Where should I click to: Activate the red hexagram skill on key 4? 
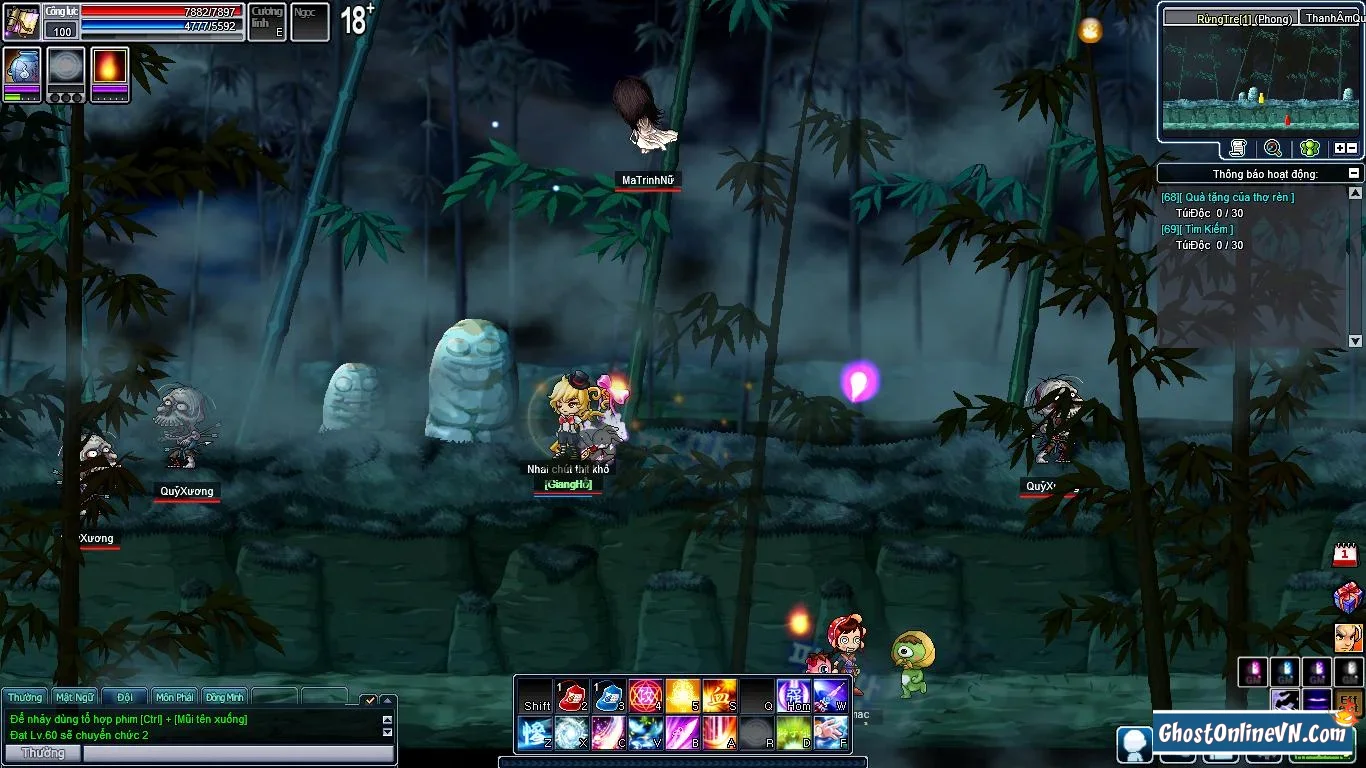coord(645,696)
